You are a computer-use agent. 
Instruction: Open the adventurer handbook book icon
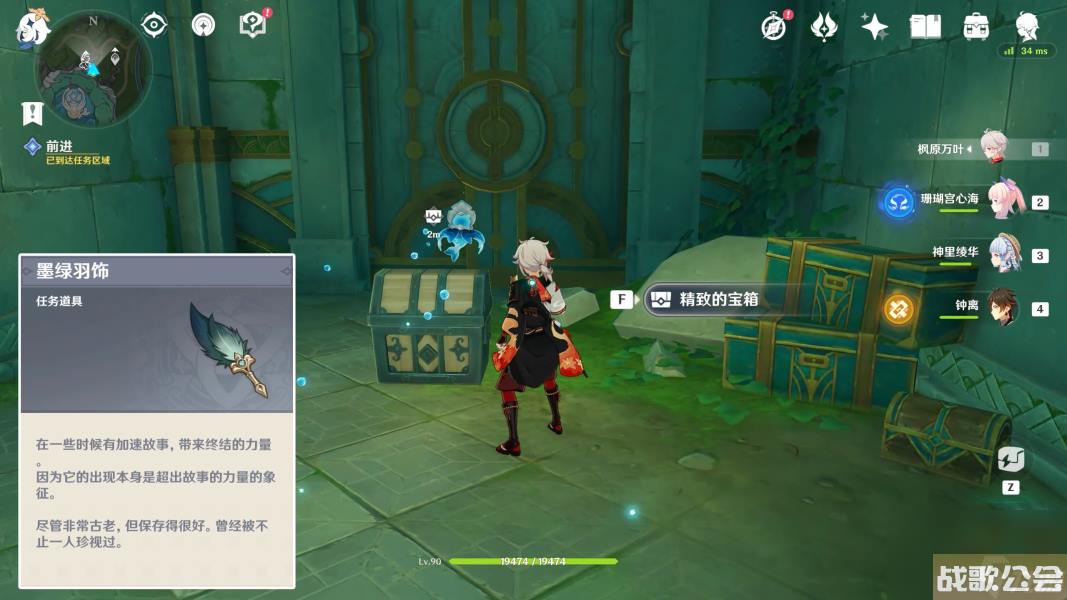tap(925, 27)
